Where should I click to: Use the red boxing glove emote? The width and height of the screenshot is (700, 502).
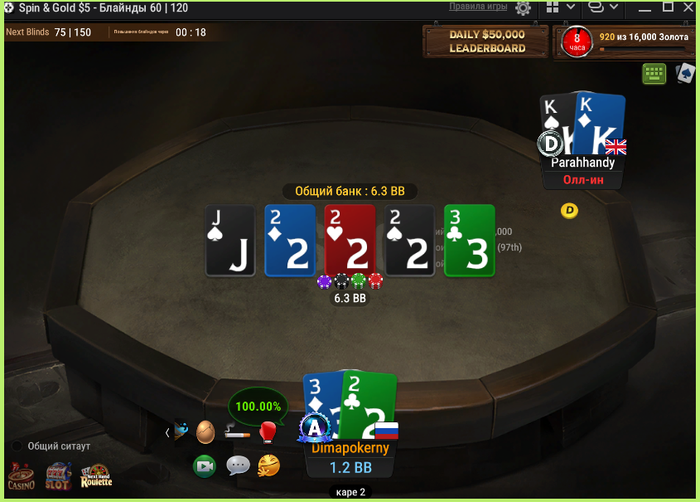point(268,432)
